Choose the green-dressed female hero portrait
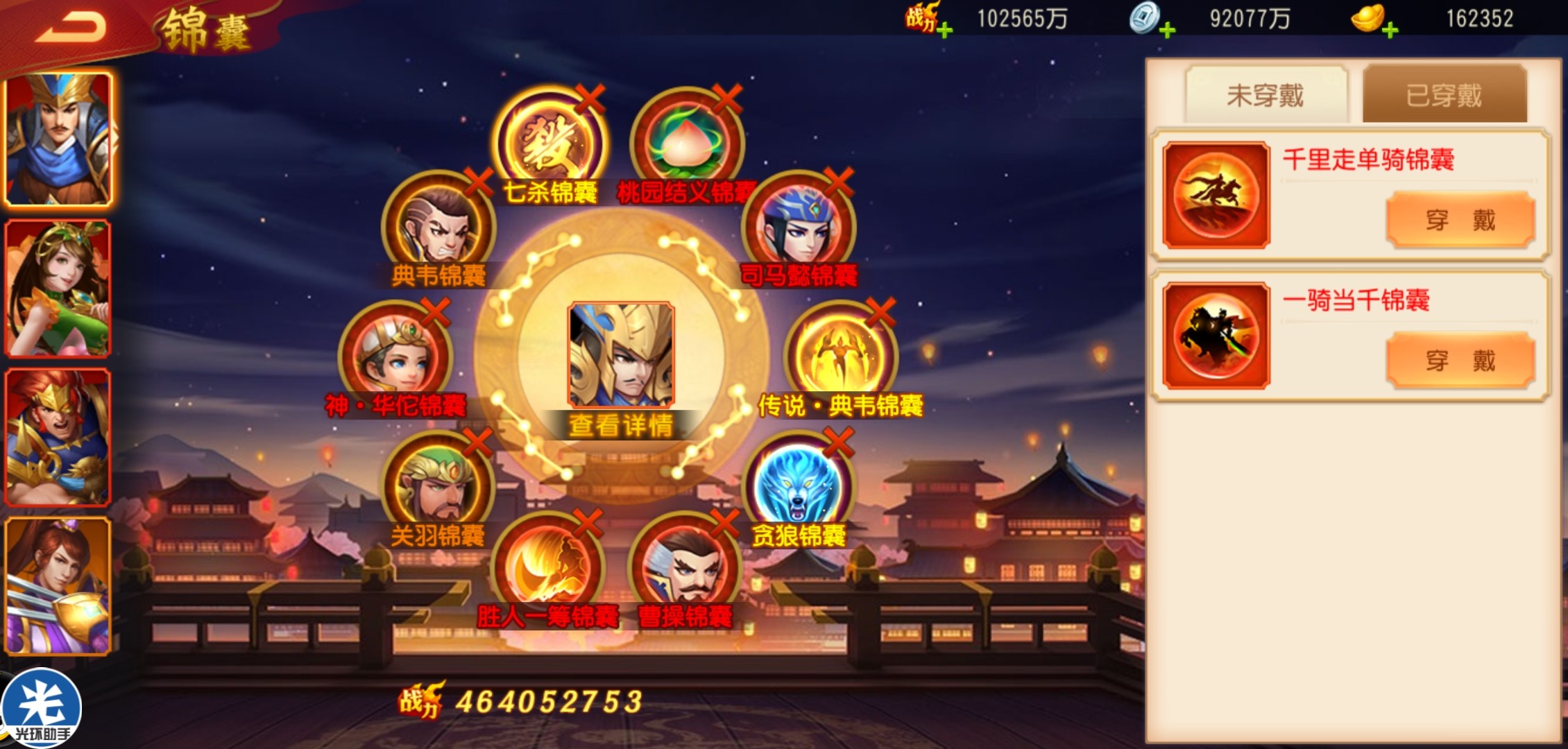 [58, 288]
